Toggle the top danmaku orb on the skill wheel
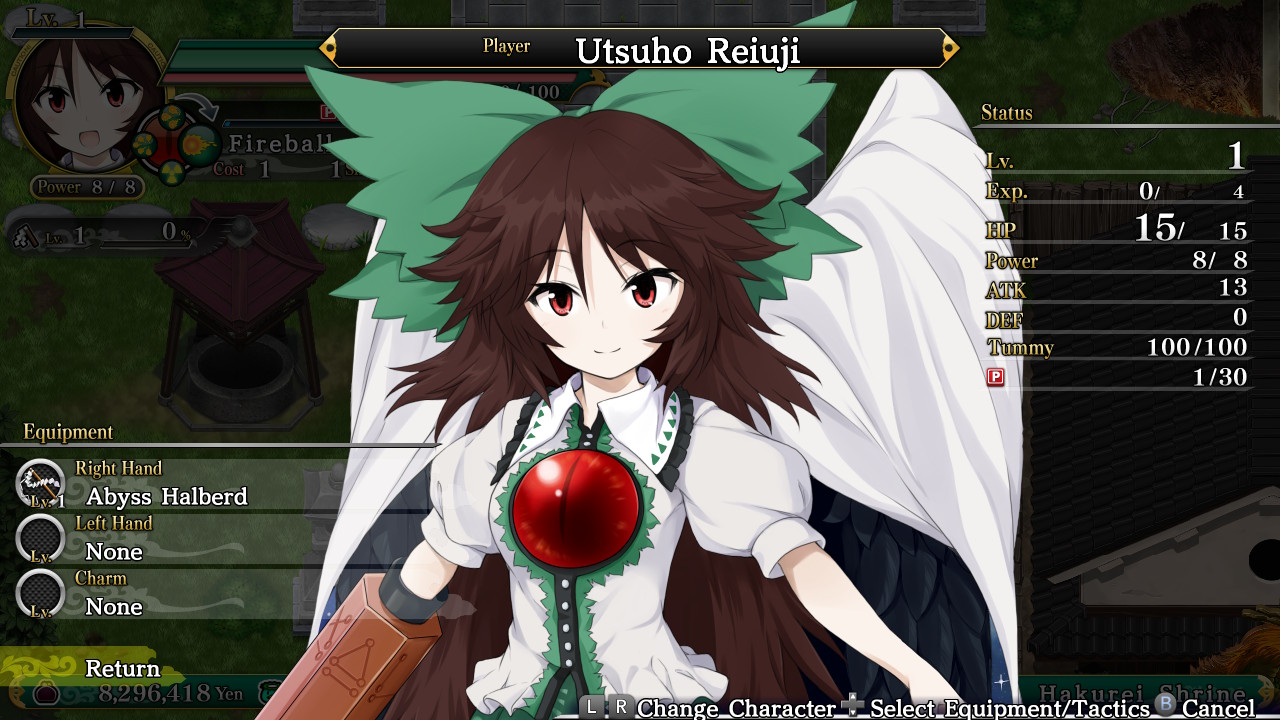The height and width of the screenshot is (720, 1280). 170,117
